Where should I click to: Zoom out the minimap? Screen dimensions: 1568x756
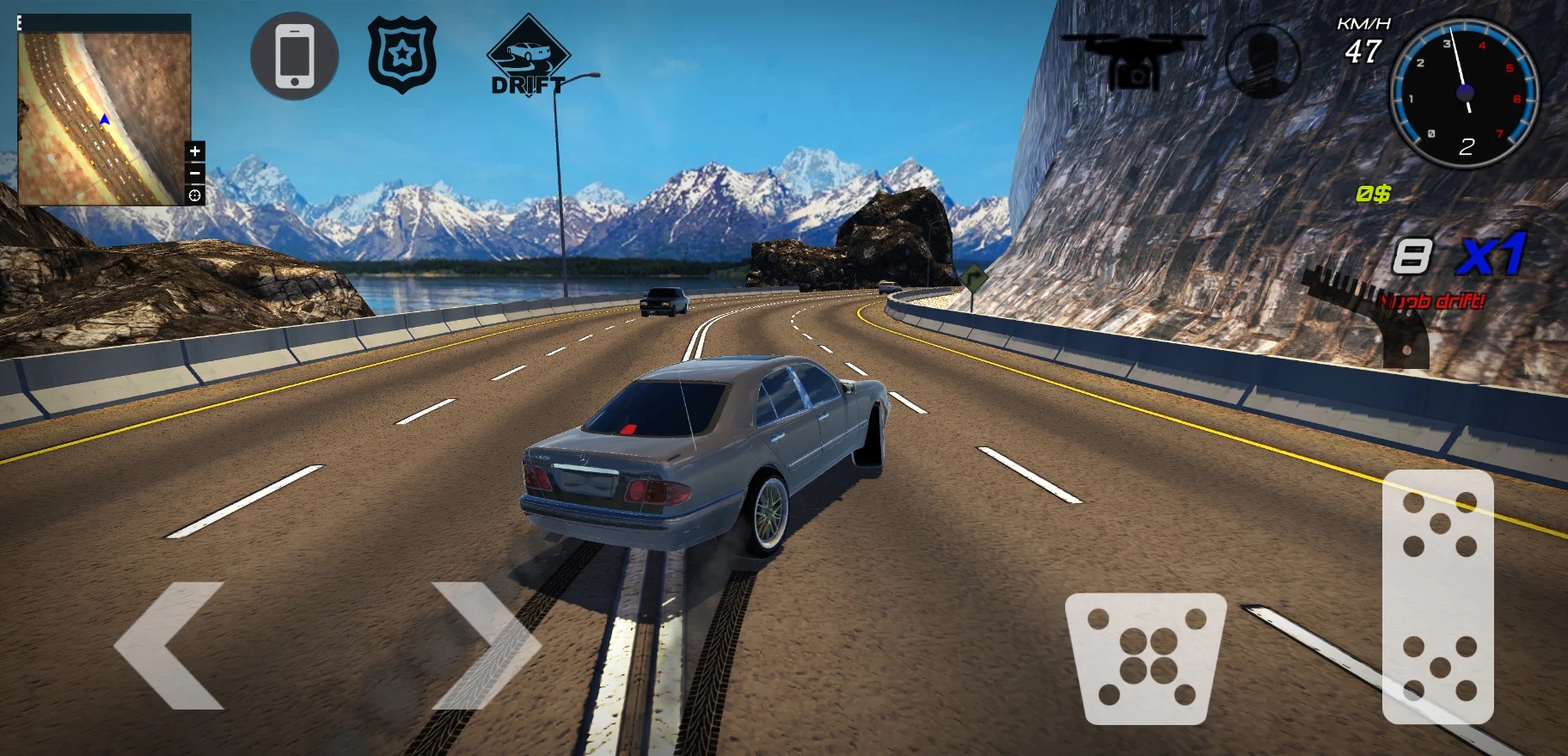tap(195, 173)
